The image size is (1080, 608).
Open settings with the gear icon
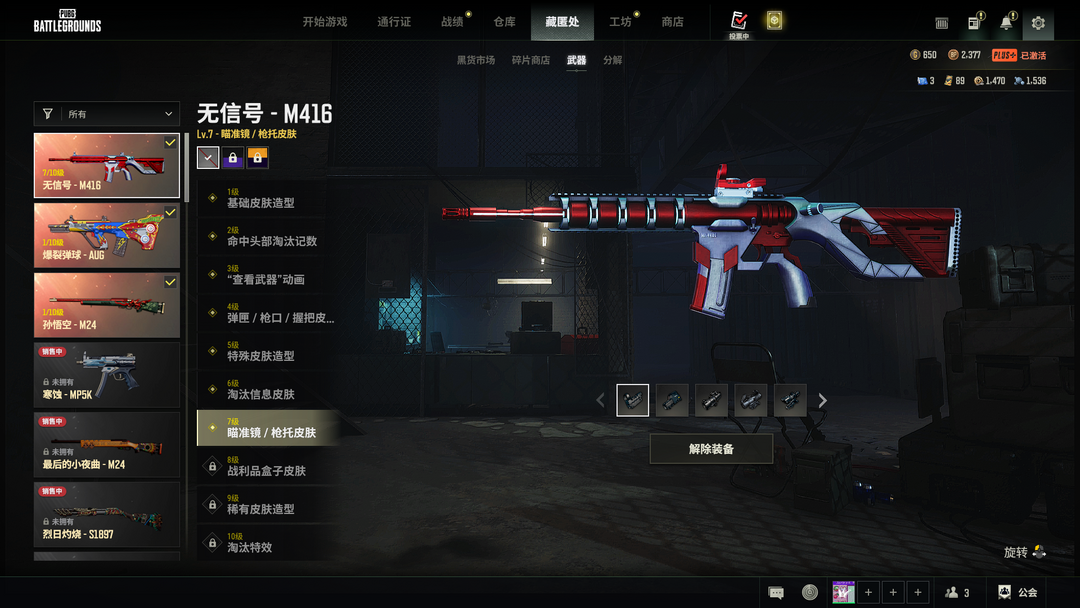click(x=1038, y=23)
